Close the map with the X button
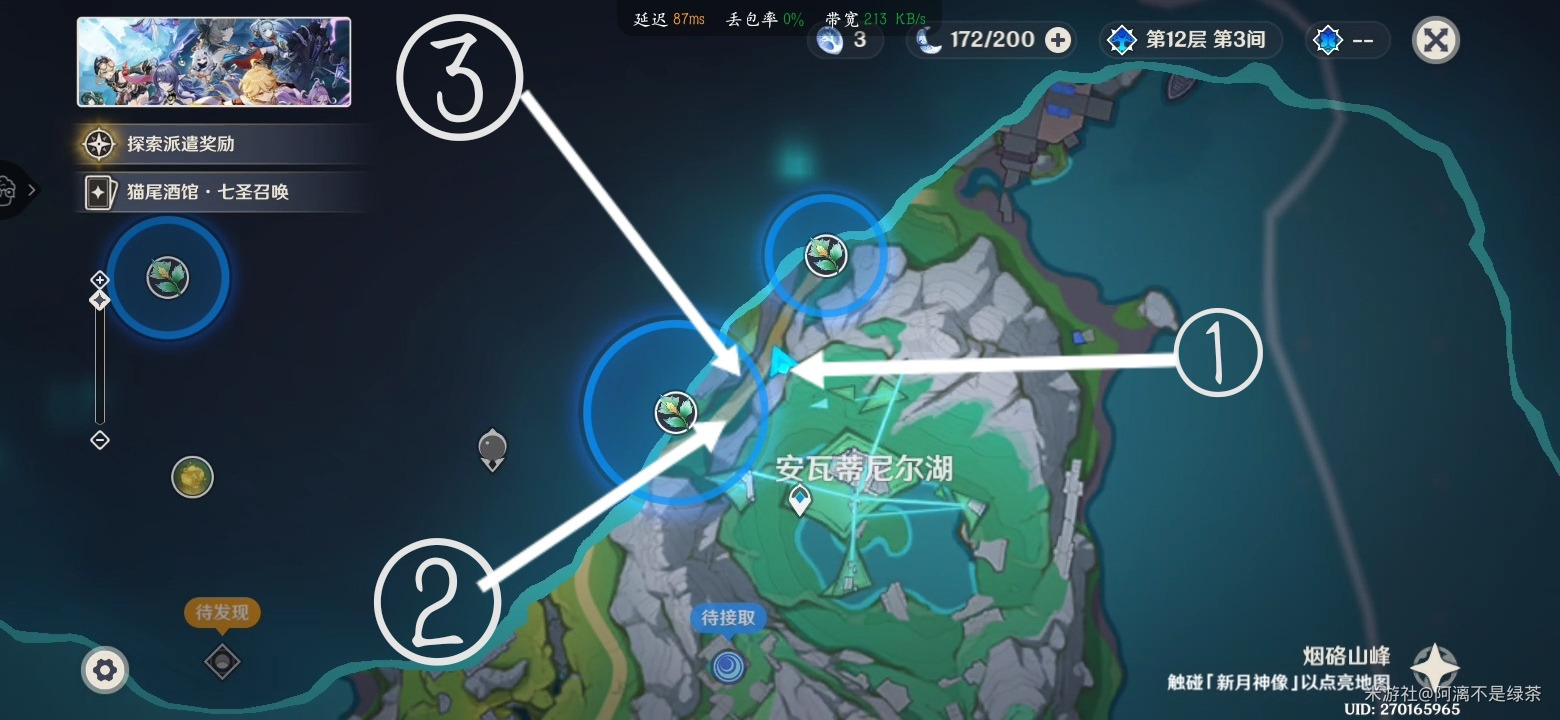1560x720 pixels. point(1435,40)
